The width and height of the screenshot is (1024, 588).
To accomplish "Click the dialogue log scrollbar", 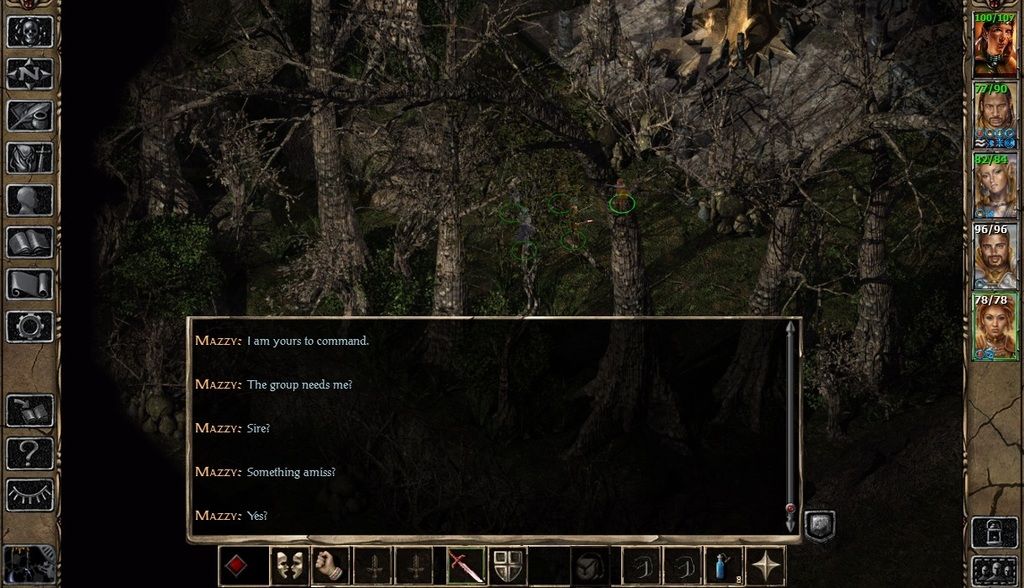I will point(790,420).
